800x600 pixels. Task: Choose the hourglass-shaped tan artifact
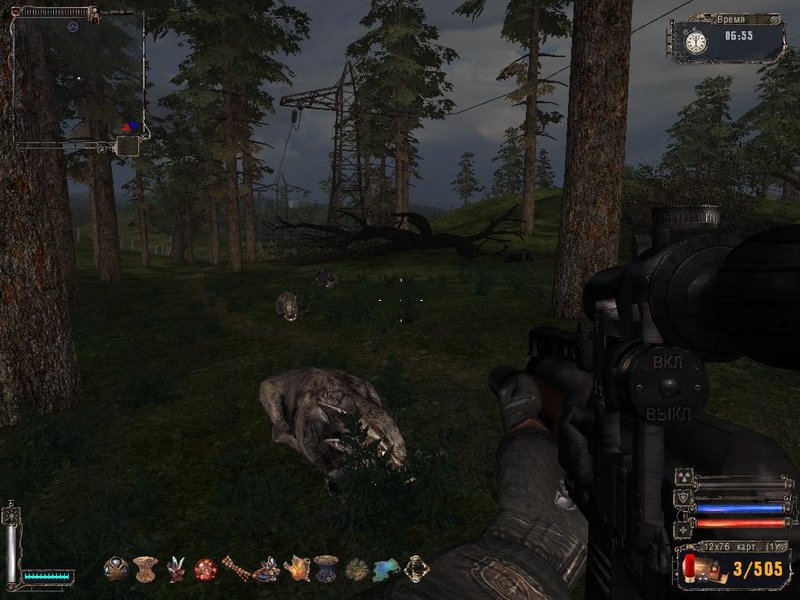pyautogui.click(x=145, y=570)
